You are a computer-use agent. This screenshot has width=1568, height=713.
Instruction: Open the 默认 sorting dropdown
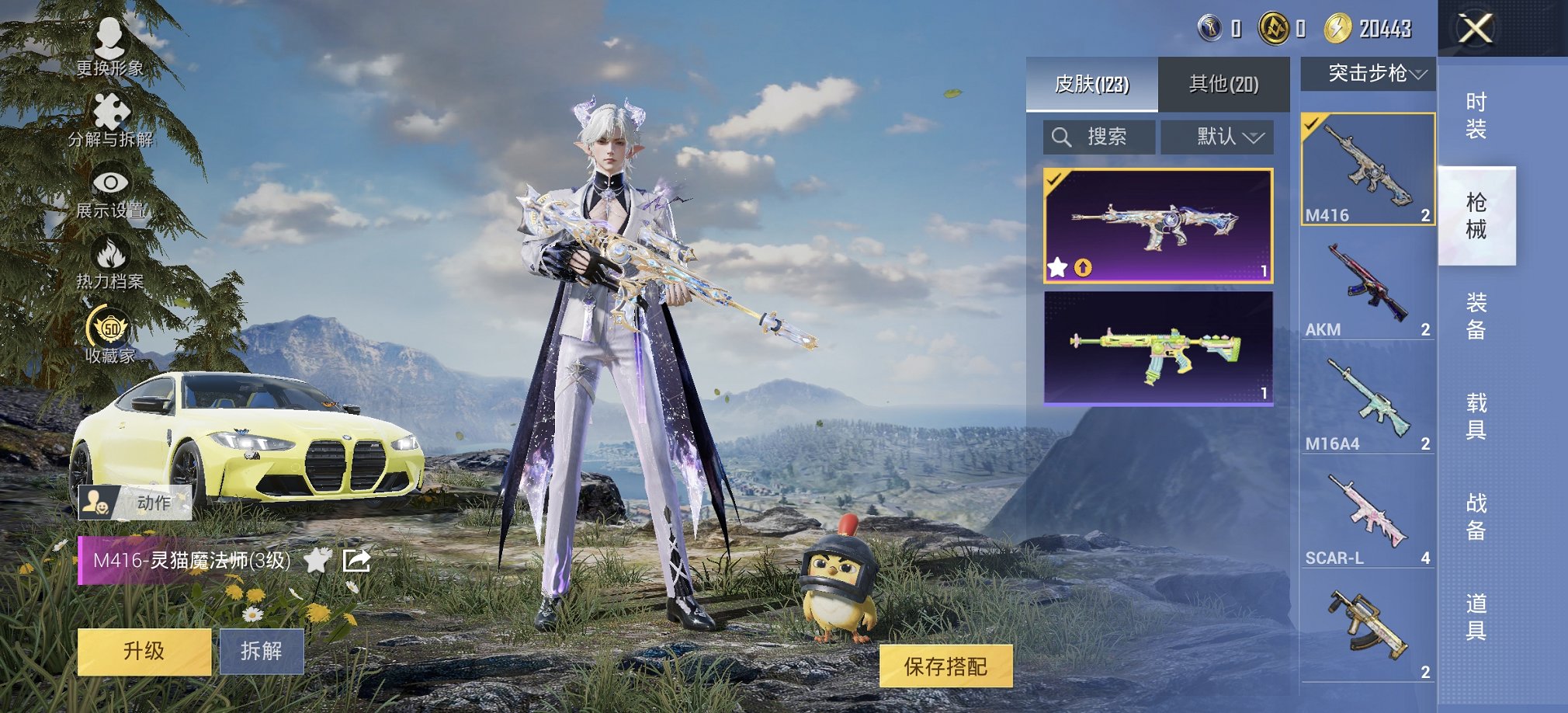1217,137
